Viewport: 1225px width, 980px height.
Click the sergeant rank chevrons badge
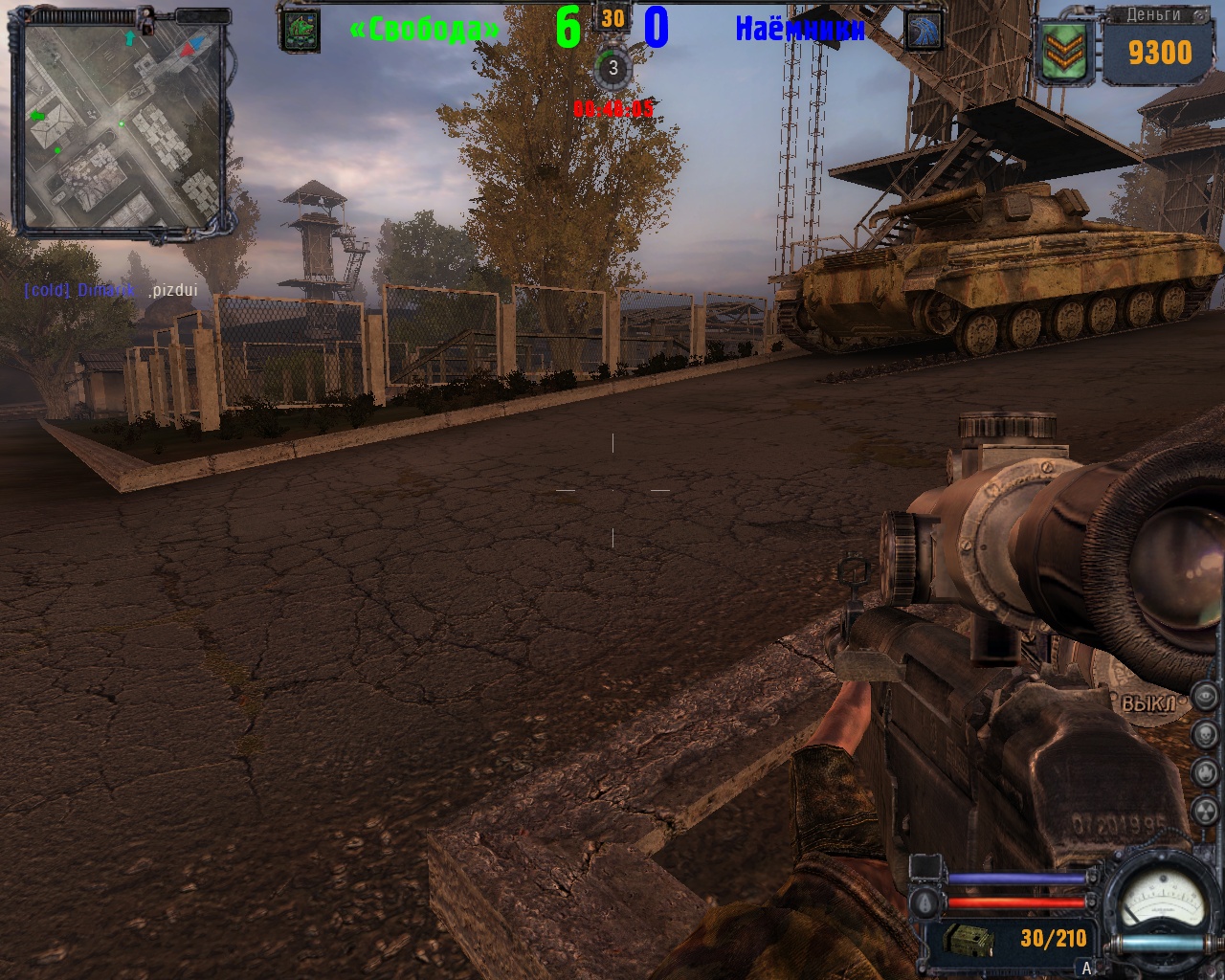[1066, 53]
